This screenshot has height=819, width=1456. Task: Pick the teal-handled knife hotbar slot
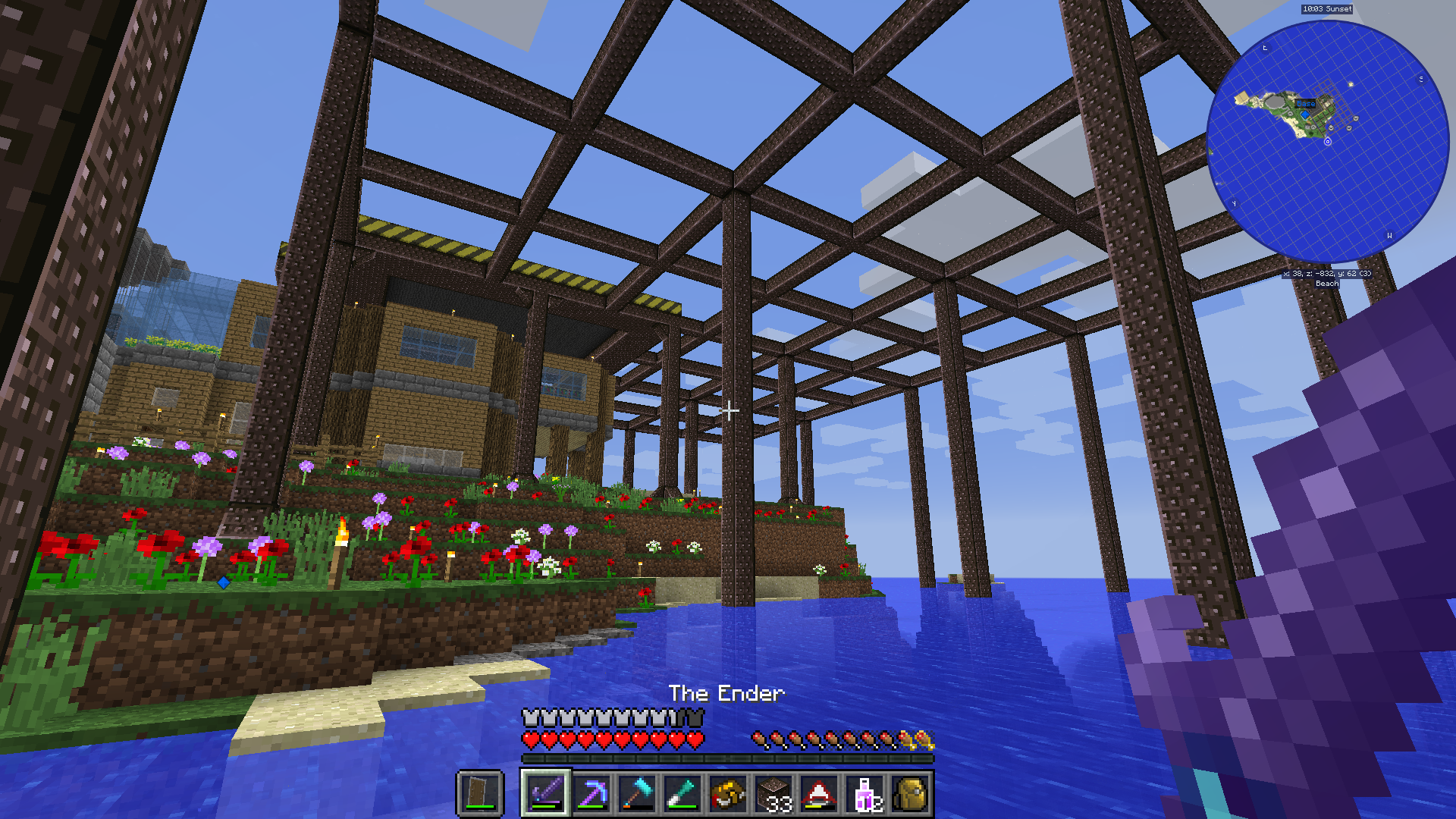(x=682, y=793)
